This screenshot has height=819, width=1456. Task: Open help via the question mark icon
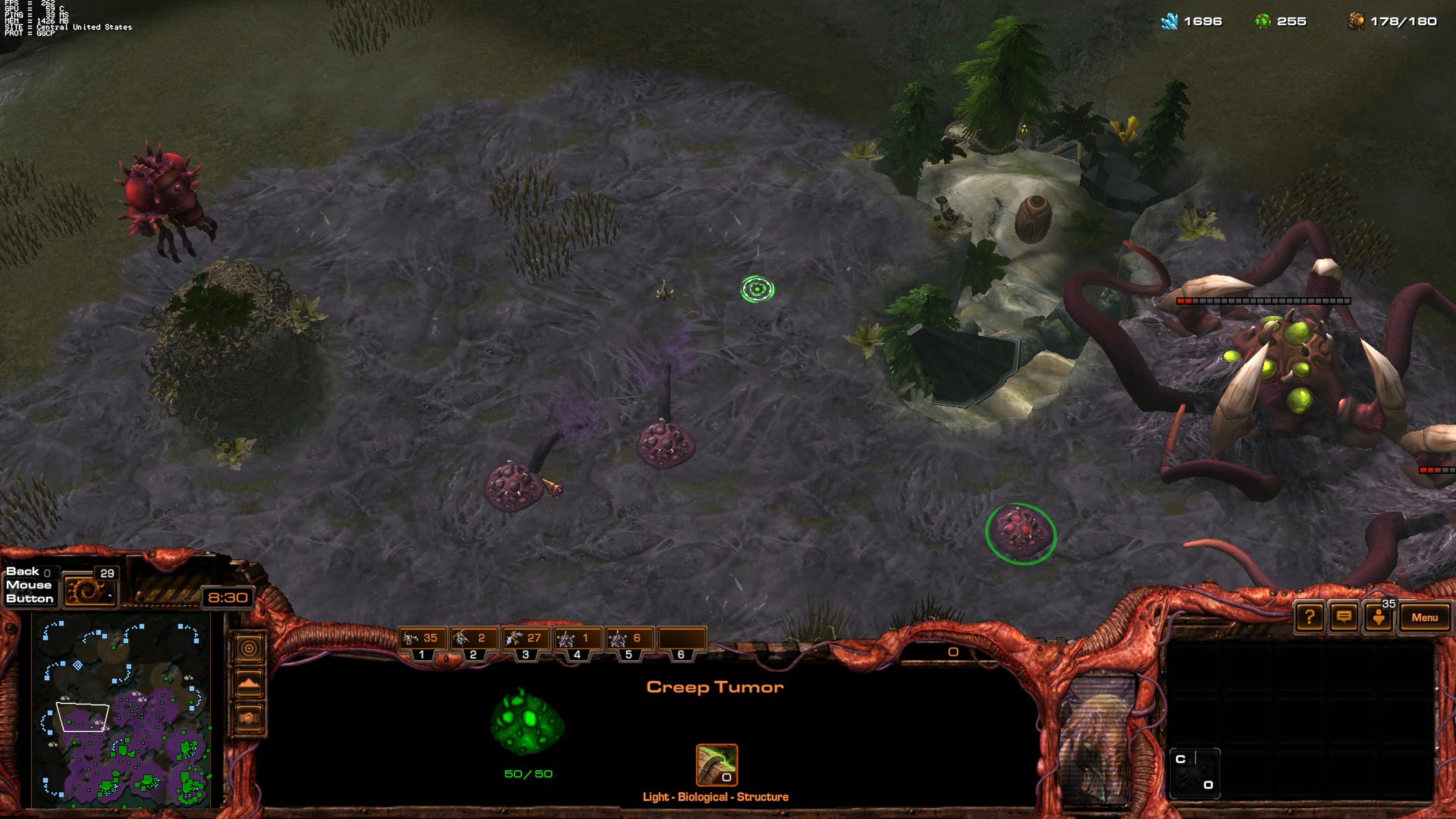(1307, 618)
